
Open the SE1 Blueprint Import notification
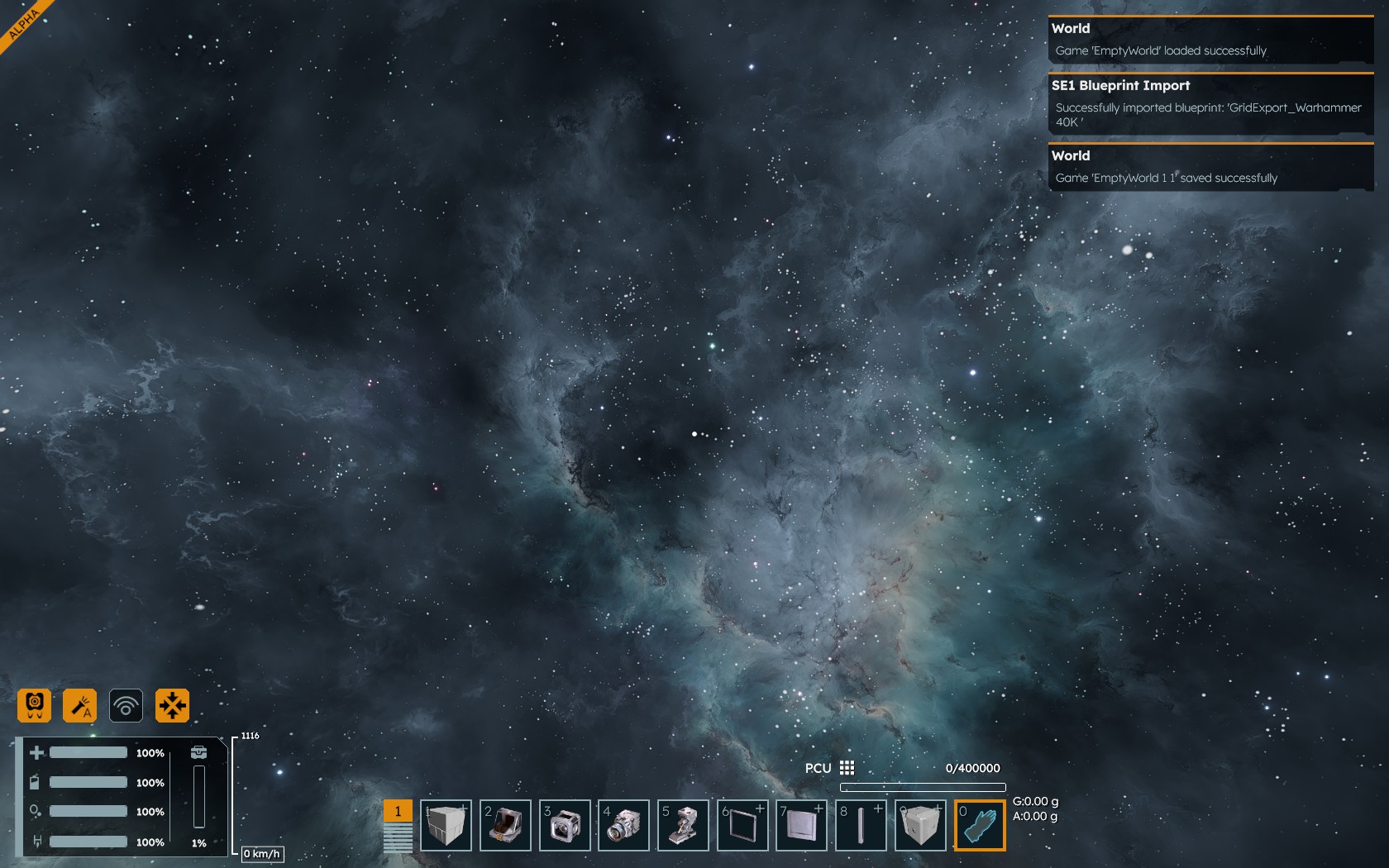click(x=1210, y=103)
